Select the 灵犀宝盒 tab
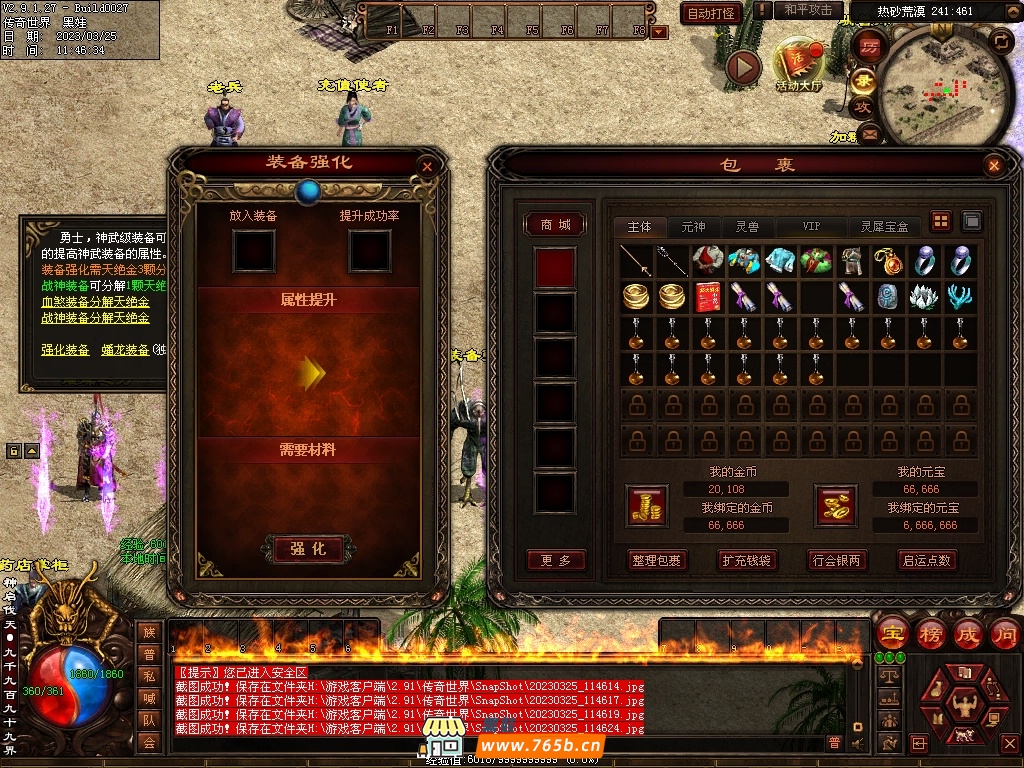Image resolution: width=1024 pixels, height=768 pixels. (884, 227)
